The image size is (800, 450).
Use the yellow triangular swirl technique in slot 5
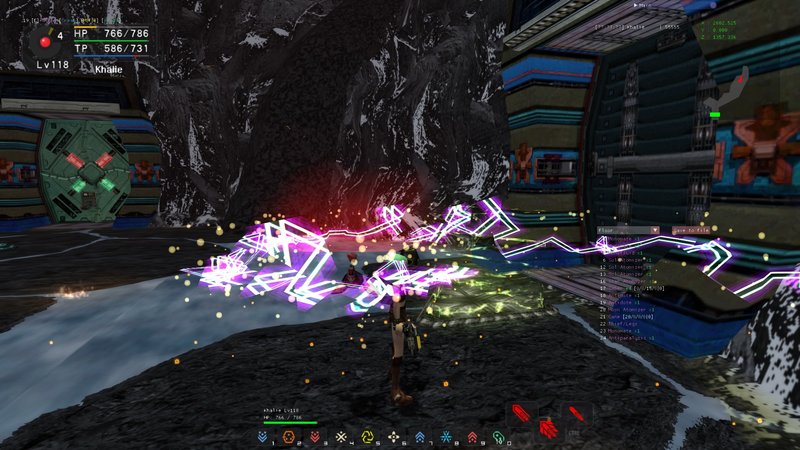(367, 437)
